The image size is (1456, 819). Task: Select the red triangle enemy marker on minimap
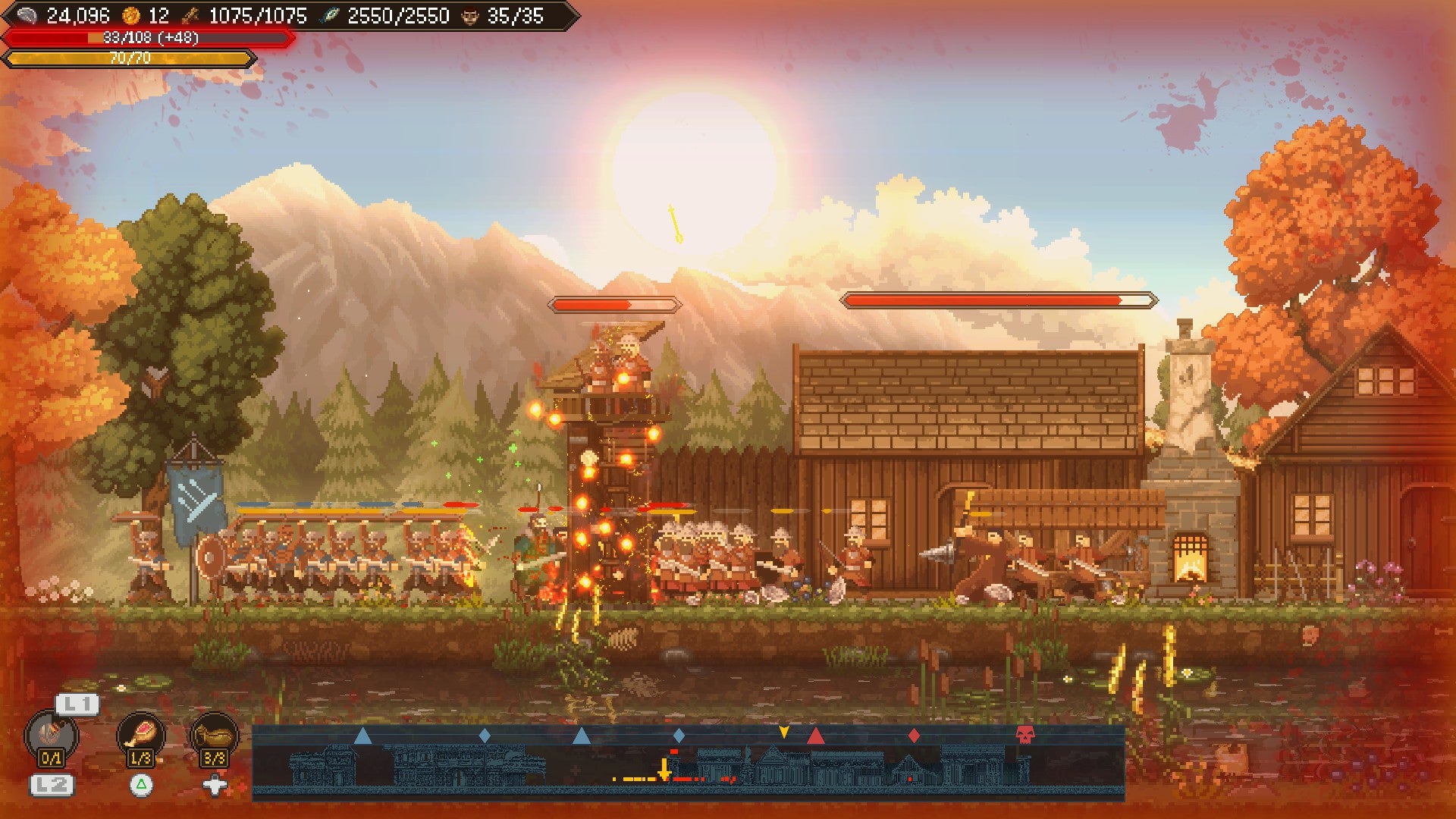(x=815, y=736)
